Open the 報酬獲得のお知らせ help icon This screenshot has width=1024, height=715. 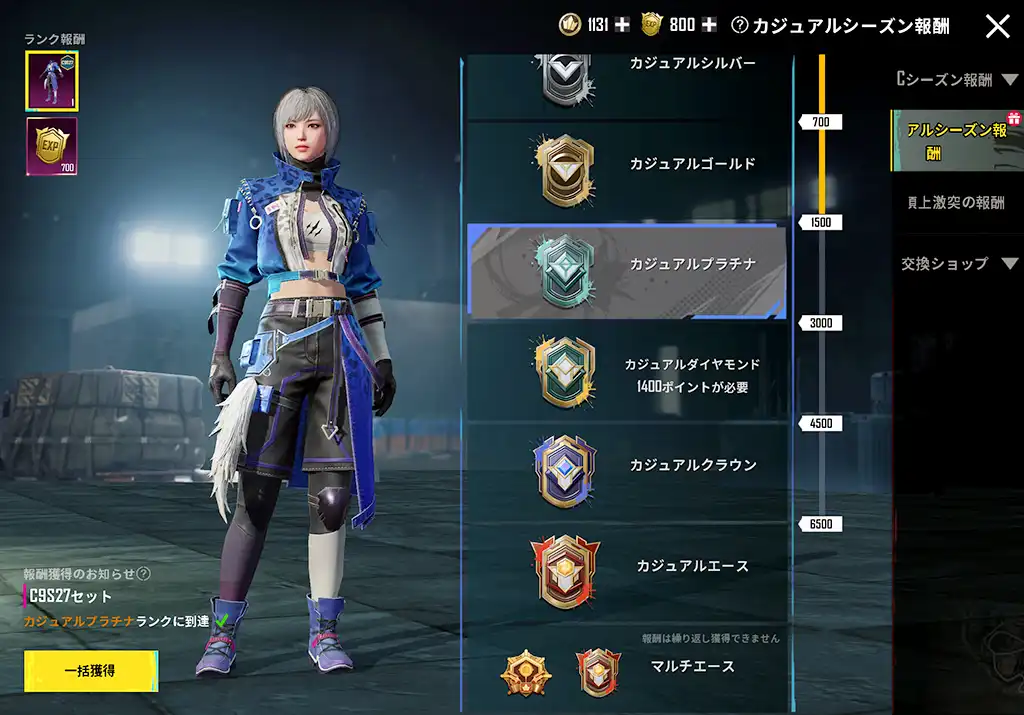[x=144, y=574]
